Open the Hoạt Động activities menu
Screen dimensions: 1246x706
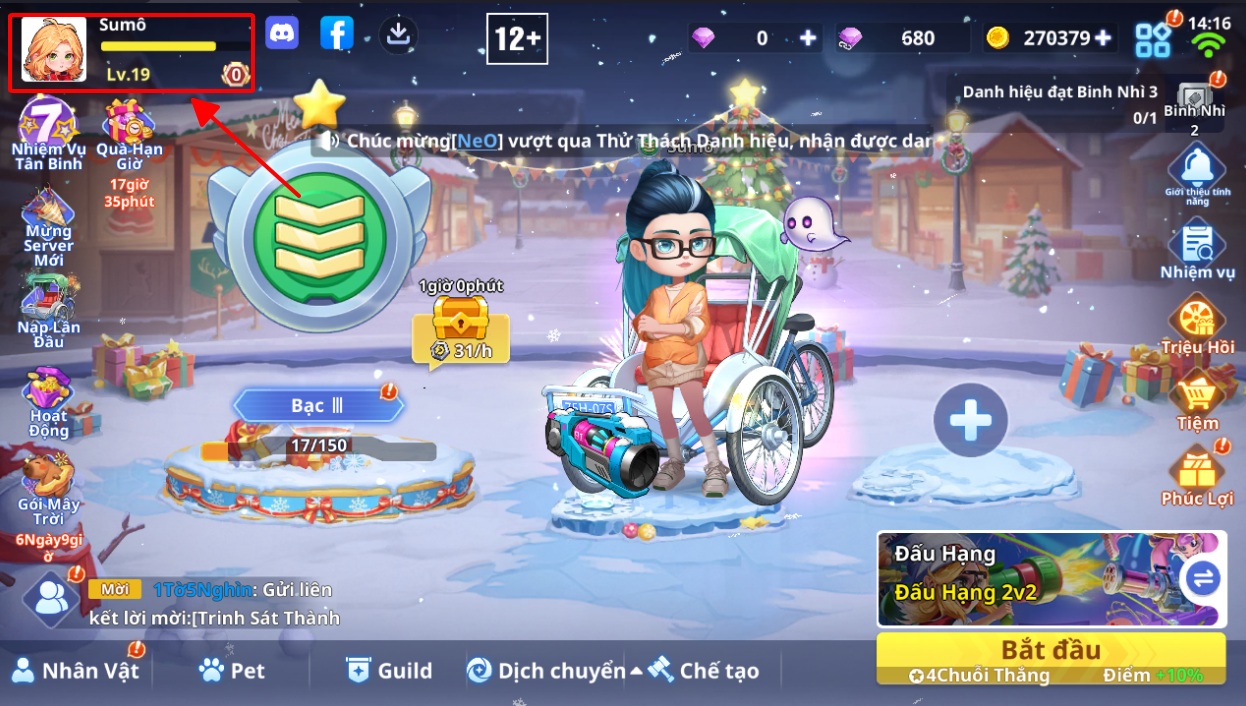[48, 398]
